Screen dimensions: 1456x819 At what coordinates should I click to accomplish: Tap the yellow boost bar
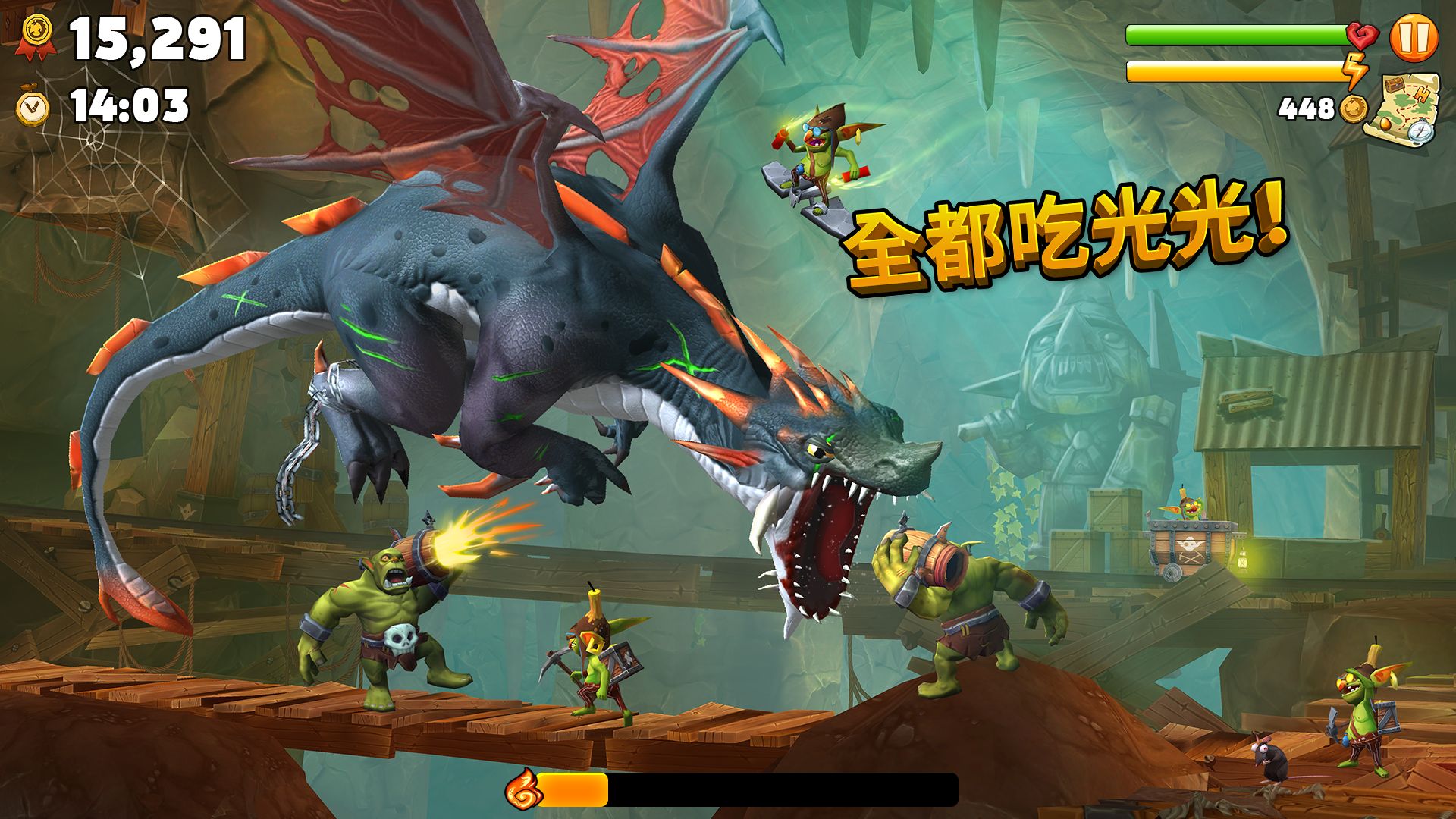point(1236,71)
